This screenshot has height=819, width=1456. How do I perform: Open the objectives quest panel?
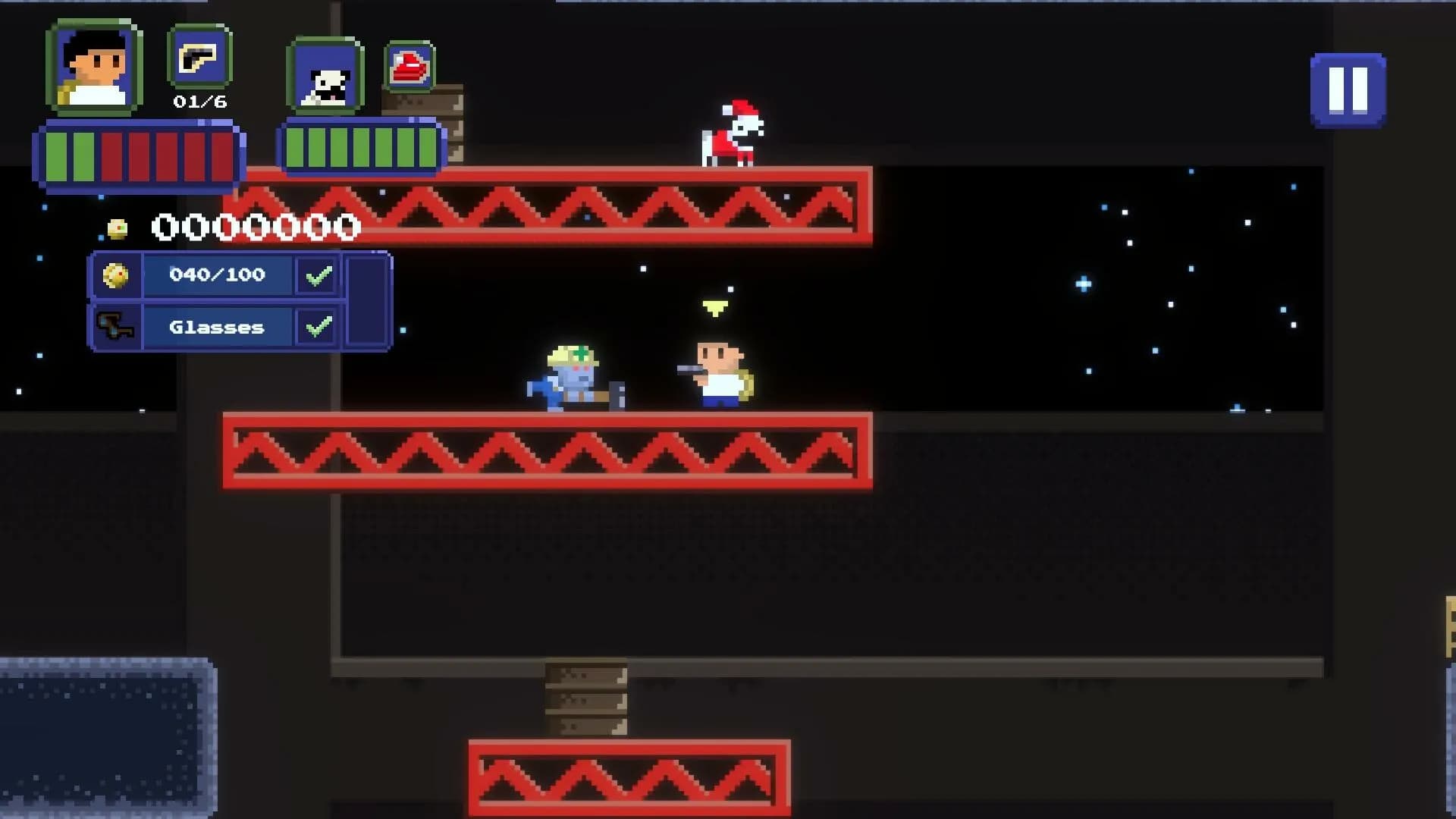[x=235, y=300]
